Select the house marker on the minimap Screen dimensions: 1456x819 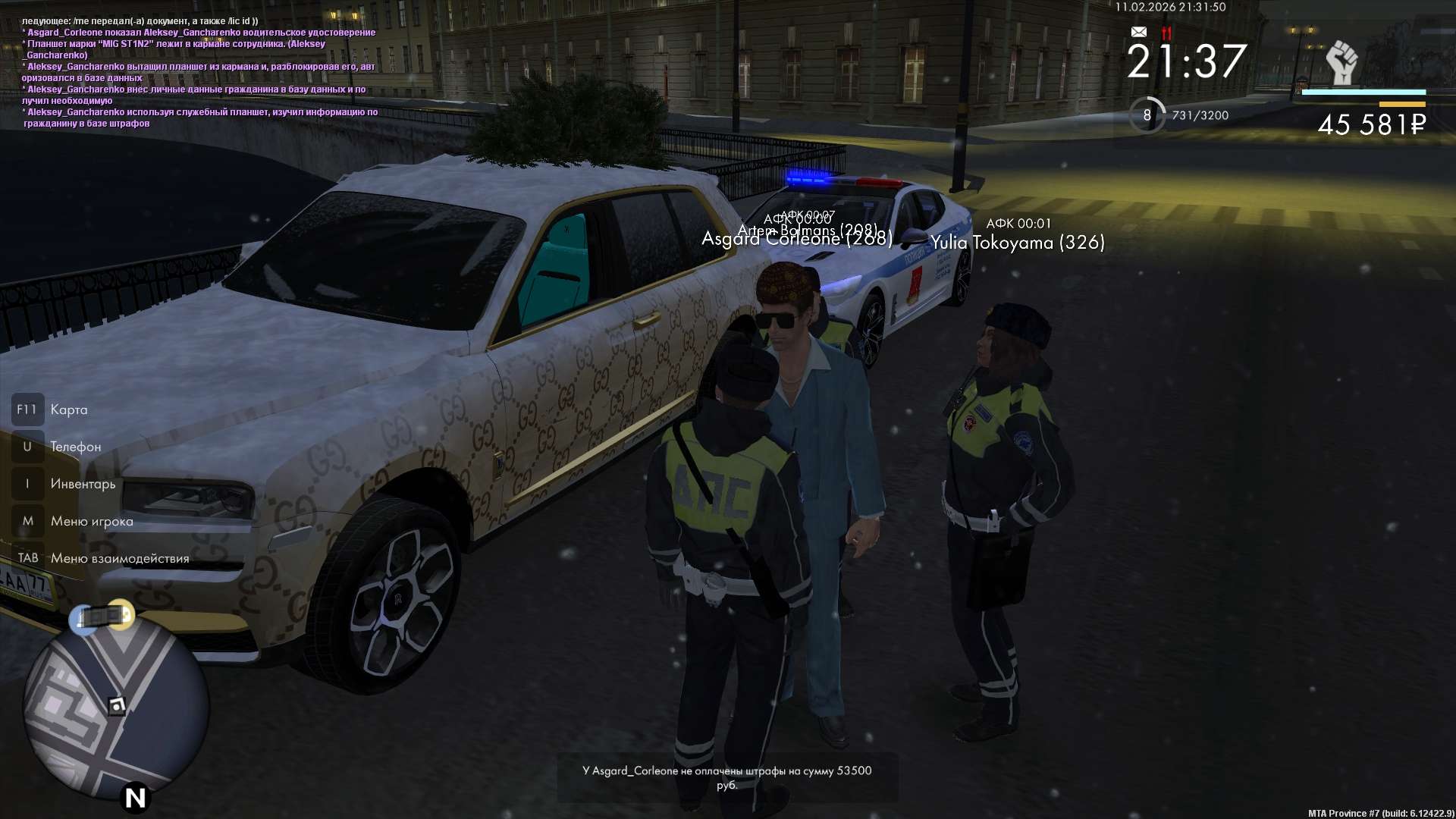click(116, 707)
